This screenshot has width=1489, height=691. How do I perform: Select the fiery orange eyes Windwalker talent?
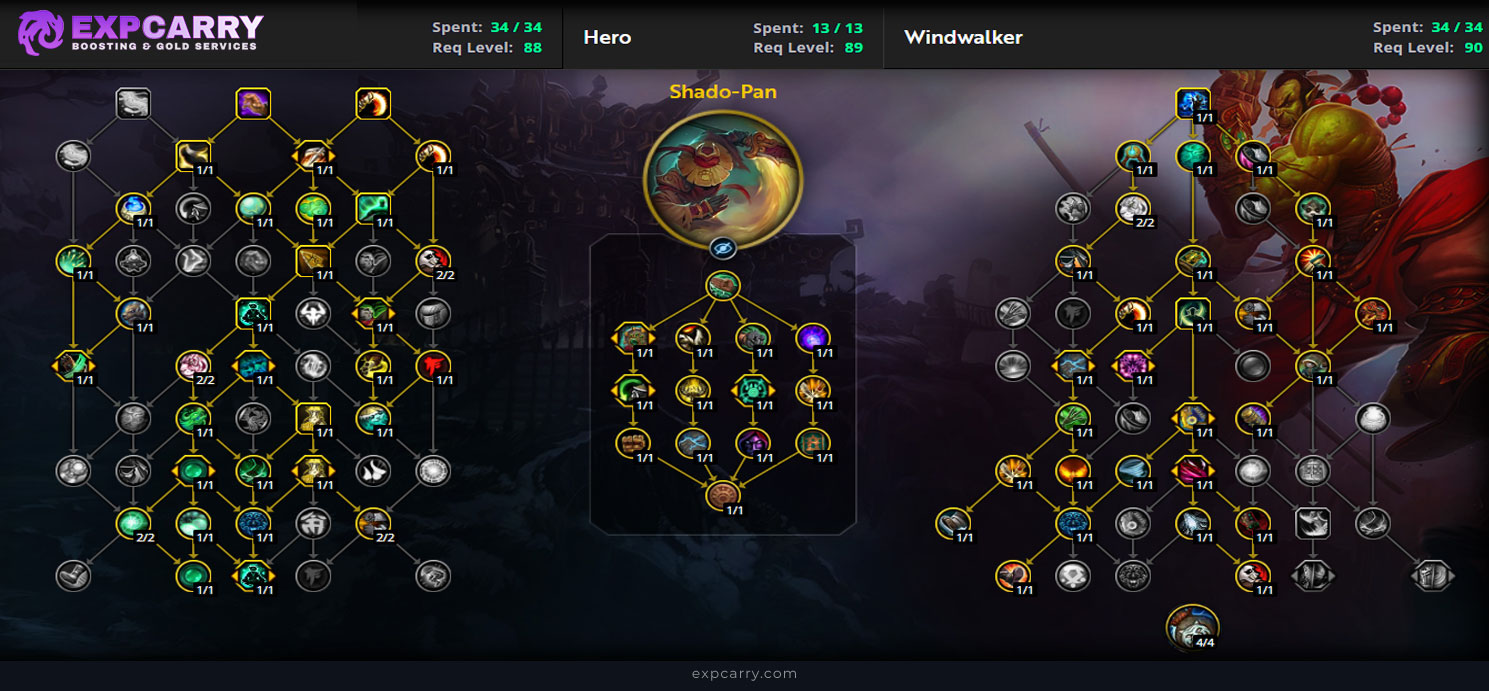[1072, 470]
